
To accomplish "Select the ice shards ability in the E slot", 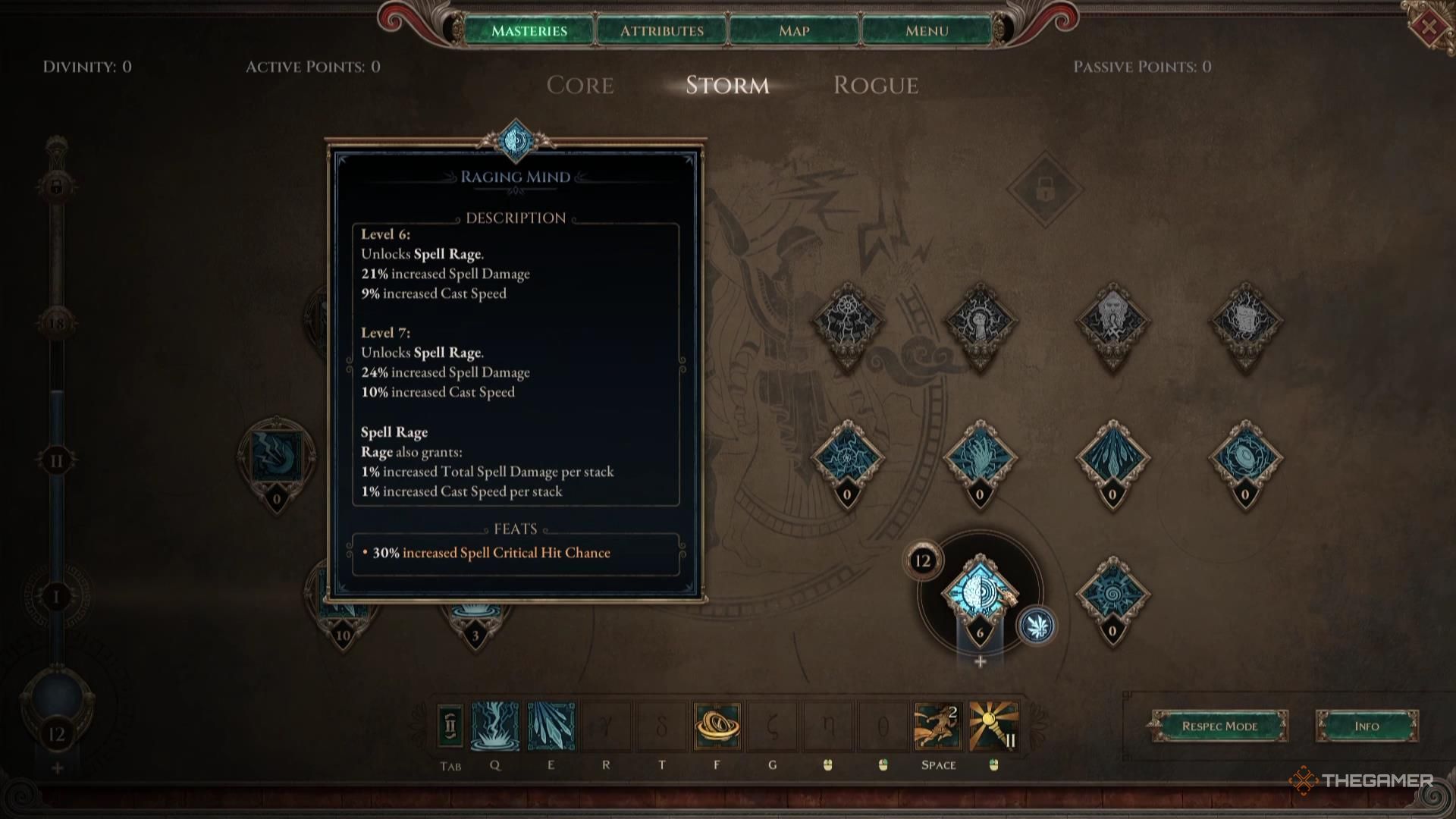I will (551, 726).
